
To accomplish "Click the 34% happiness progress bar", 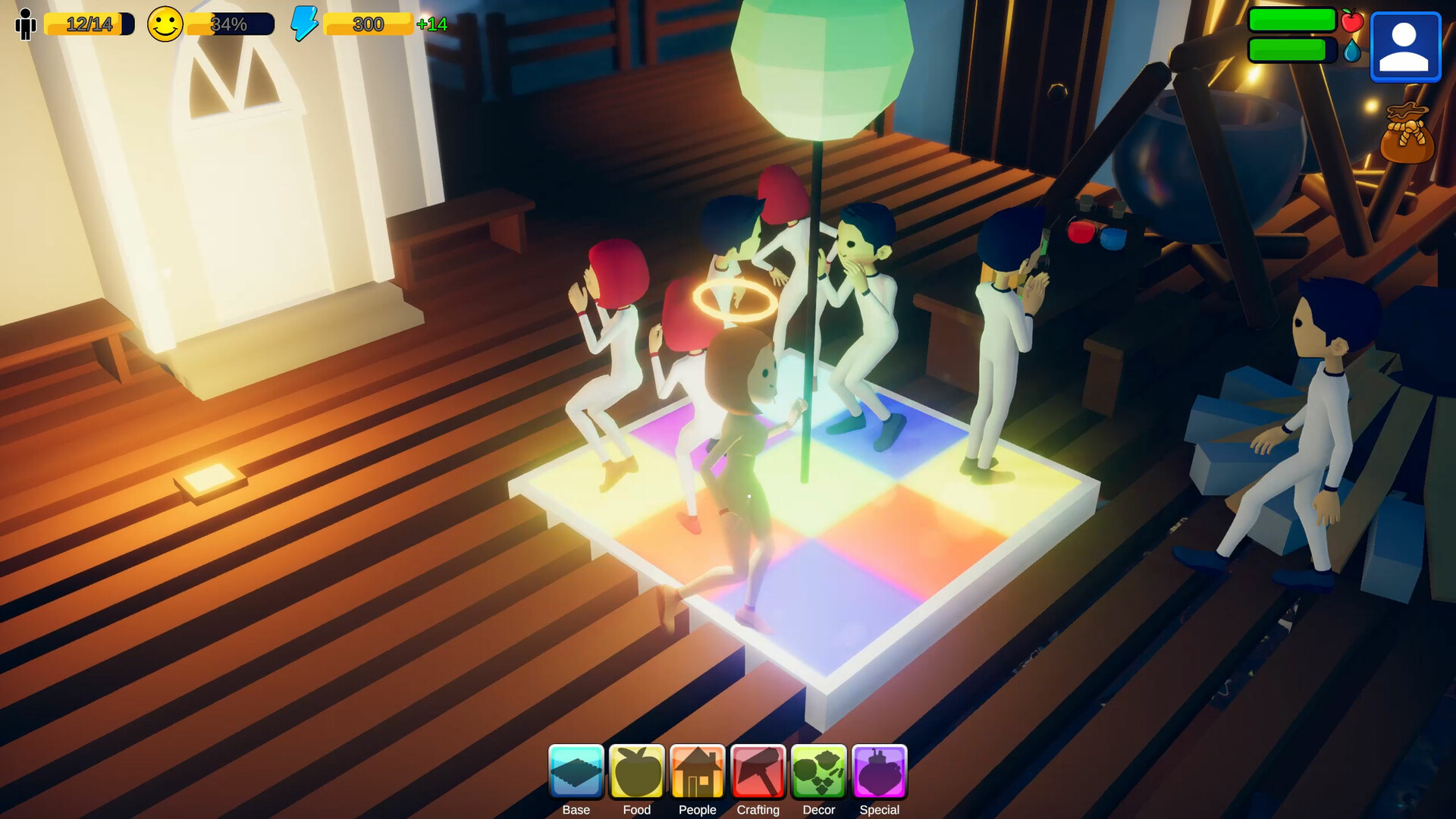I will [230, 25].
